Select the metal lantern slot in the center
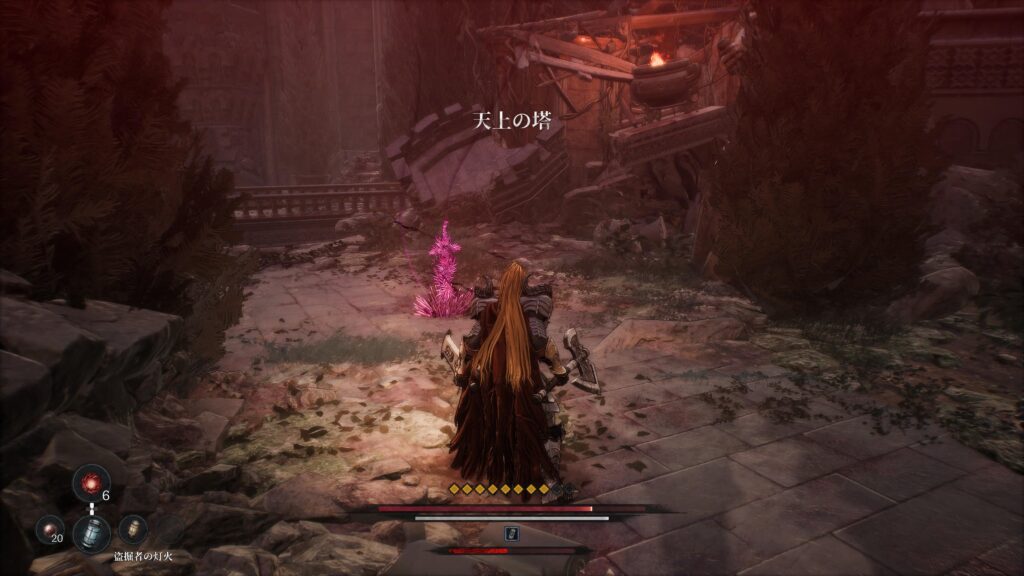 [91, 532]
